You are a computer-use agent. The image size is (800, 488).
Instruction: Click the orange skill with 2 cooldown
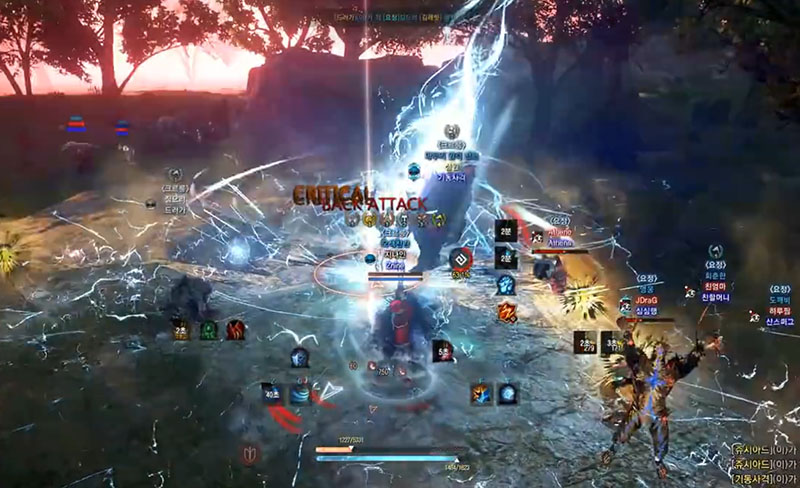181,330
